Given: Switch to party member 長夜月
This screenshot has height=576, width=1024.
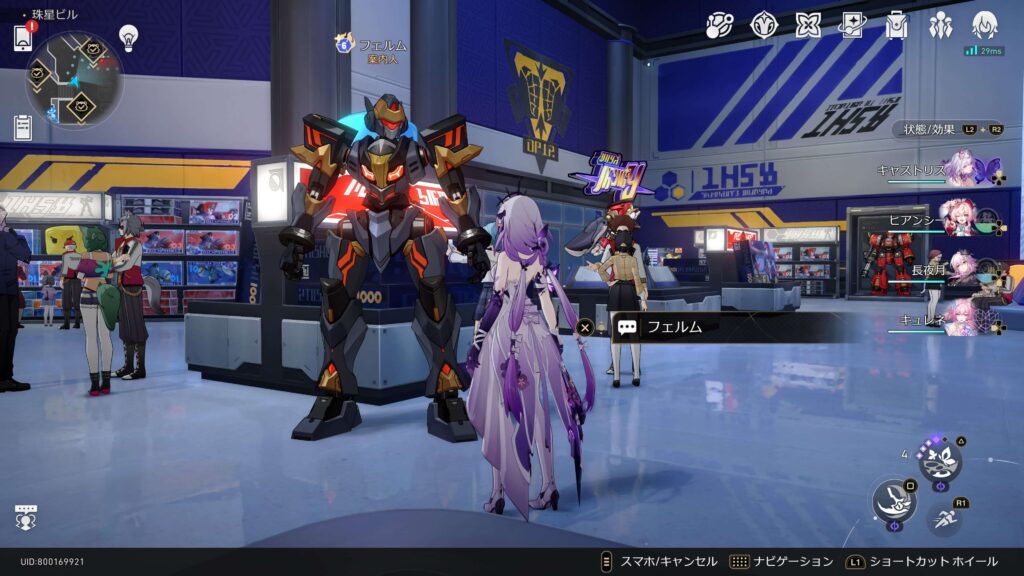Looking at the screenshot, I should click(962, 267).
